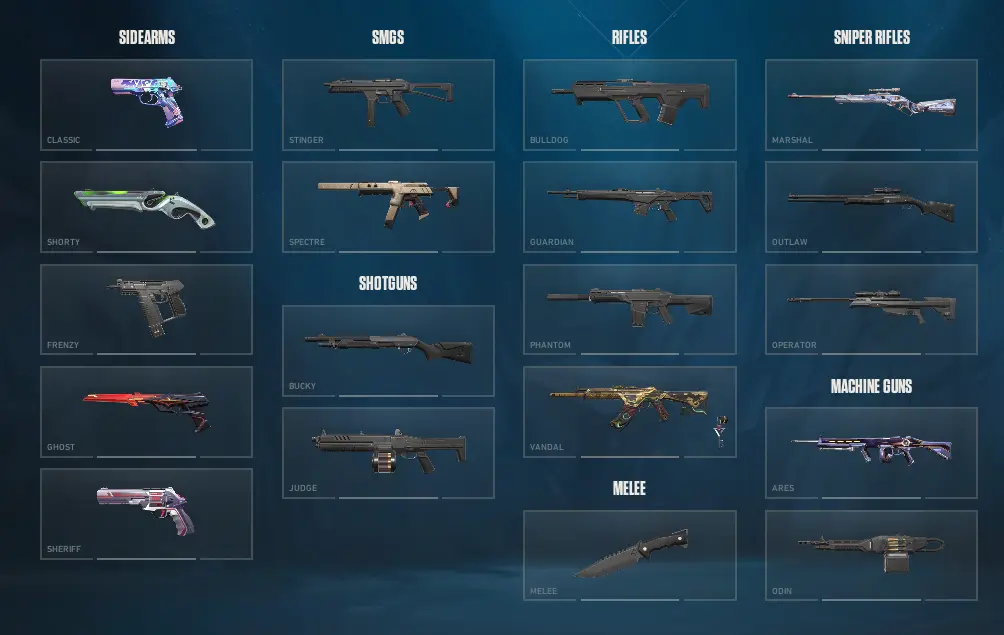Choose the Spectre SMG card
This screenshot has width=1004, height=635.
[x=388, y=207]
